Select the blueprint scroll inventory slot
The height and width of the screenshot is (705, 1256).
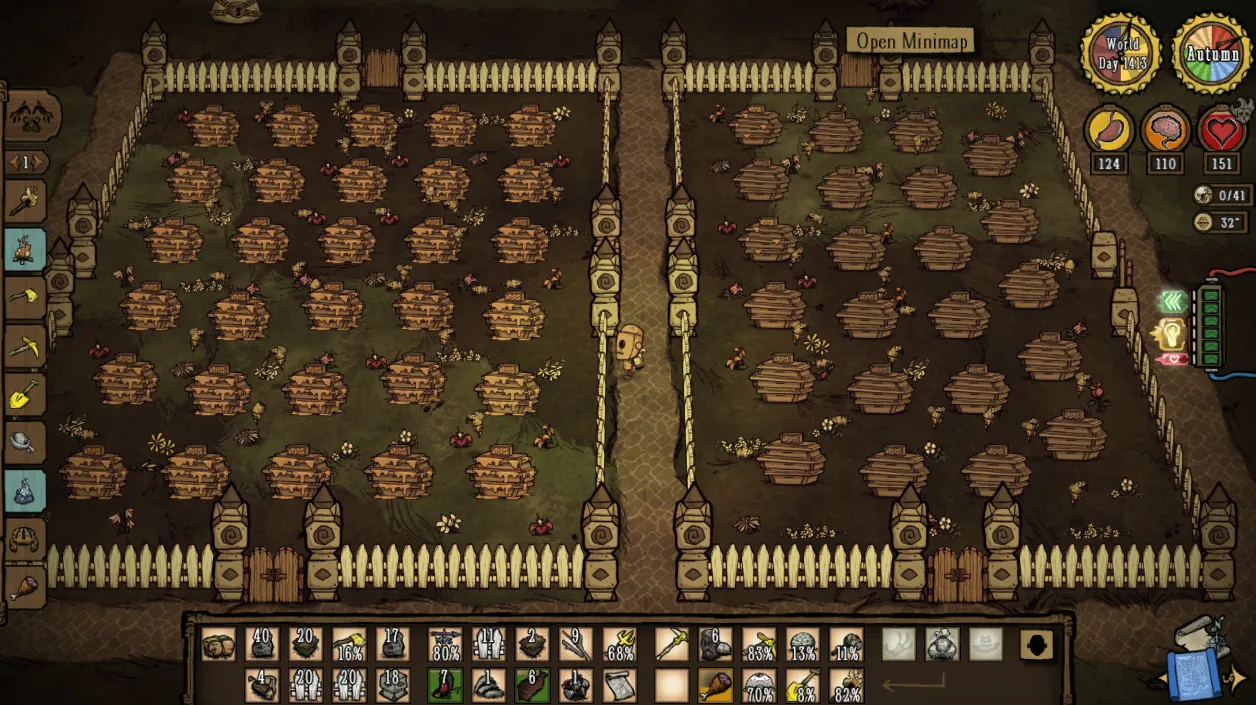(619, 685)
